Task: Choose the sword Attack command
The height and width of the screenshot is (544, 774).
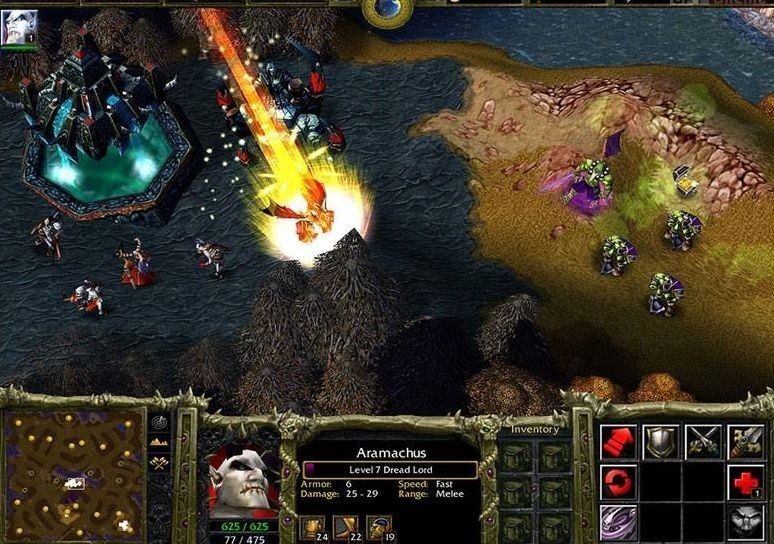Action: coord(745,441)
